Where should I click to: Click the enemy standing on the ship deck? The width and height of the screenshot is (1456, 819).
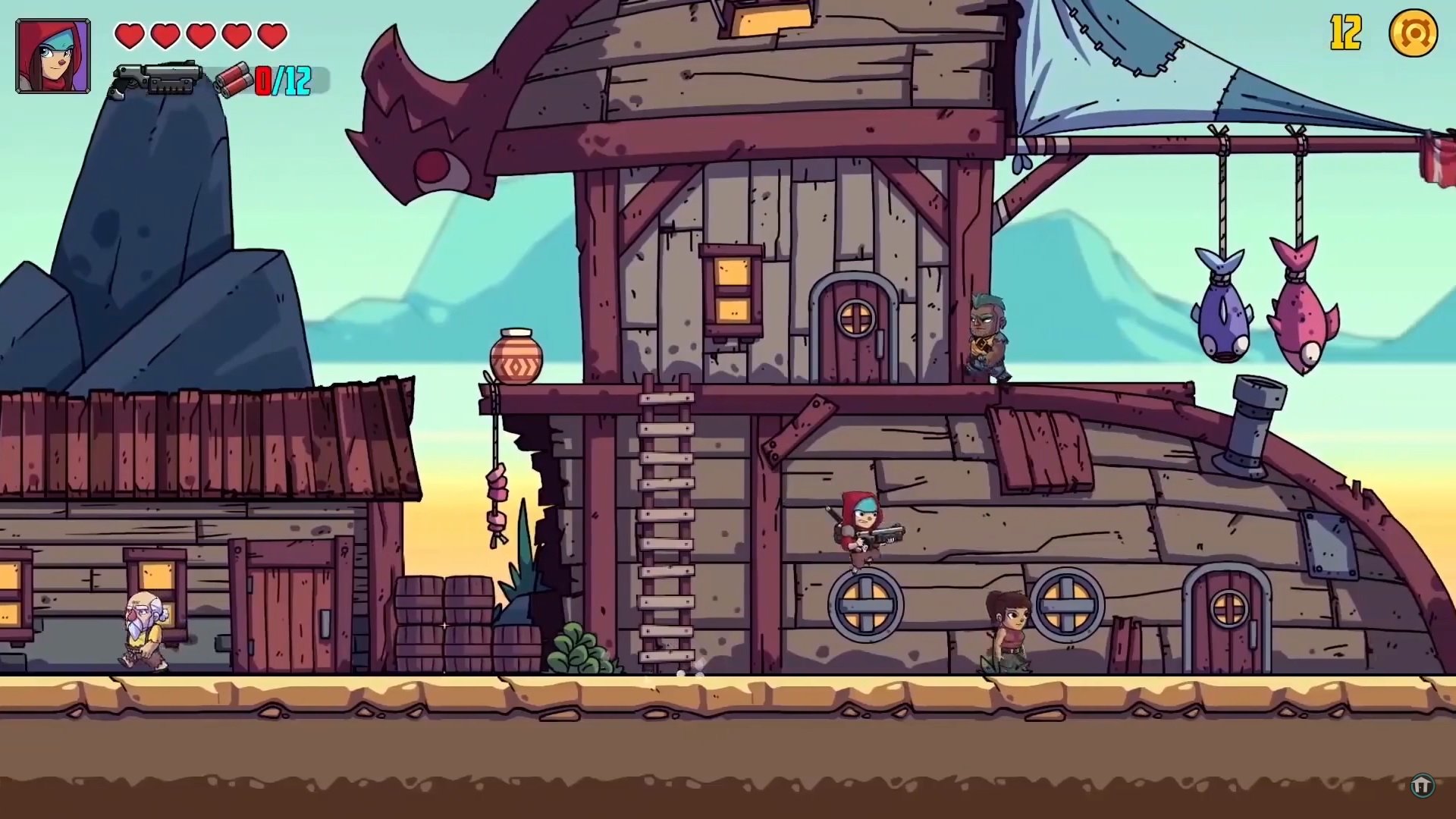(986, 334)
